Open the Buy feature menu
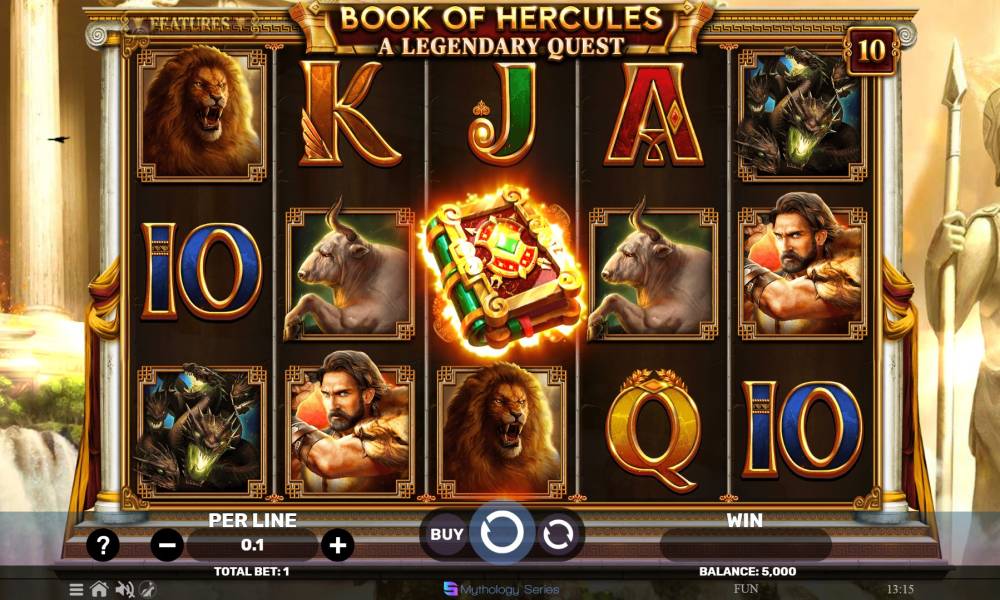1000x600 pixels. (446, 534)
